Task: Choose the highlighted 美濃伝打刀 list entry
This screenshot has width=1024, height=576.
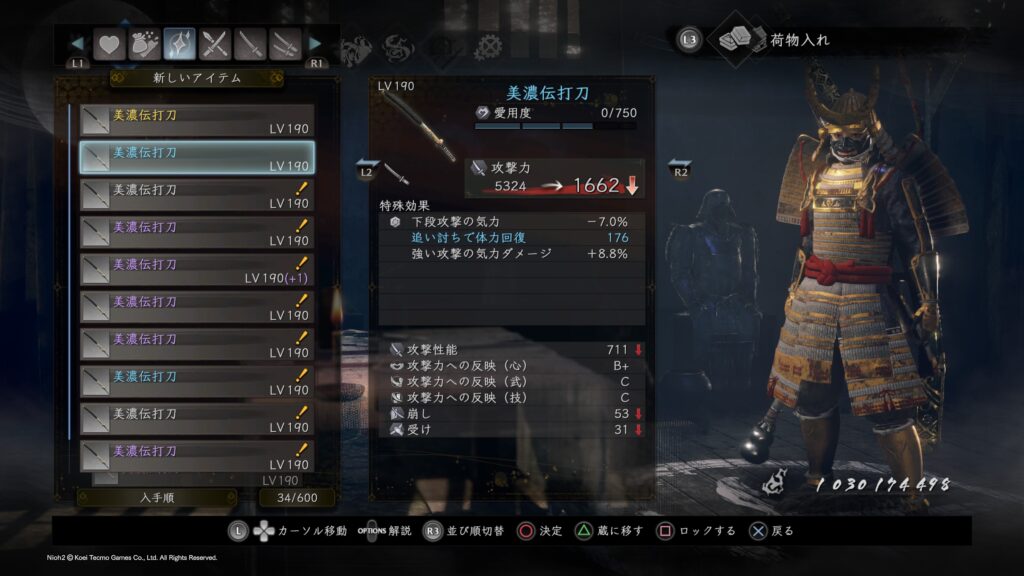Action: 197,158
